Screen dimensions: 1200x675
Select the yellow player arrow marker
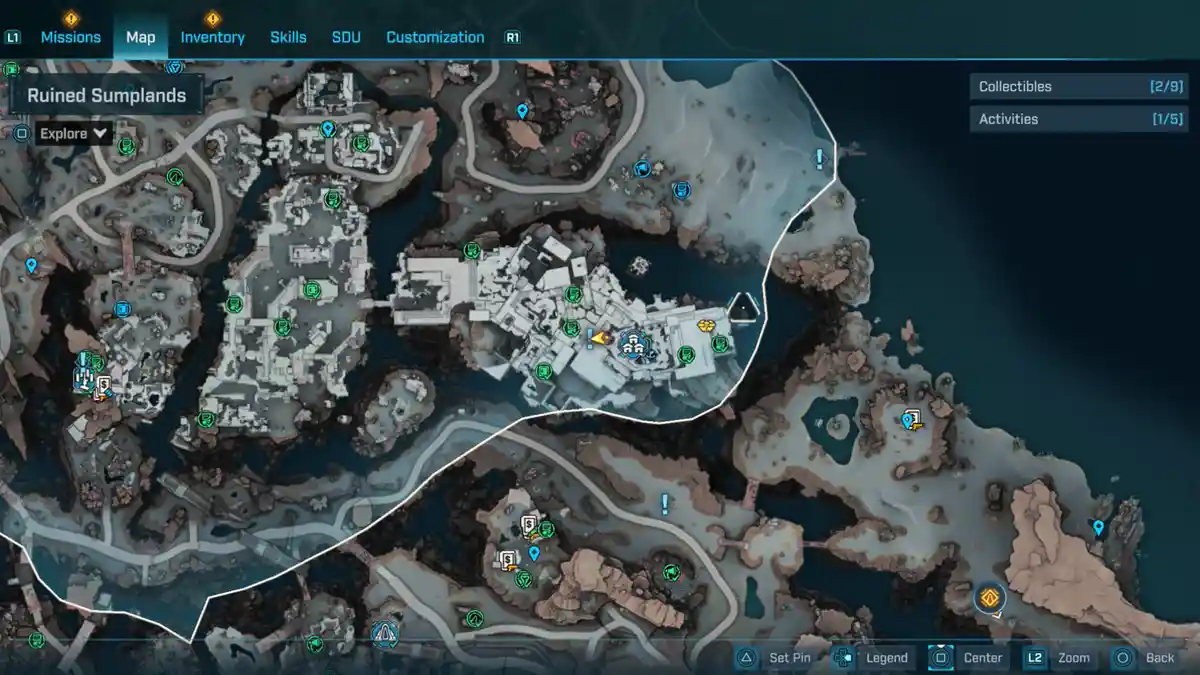tap(600, 339)
